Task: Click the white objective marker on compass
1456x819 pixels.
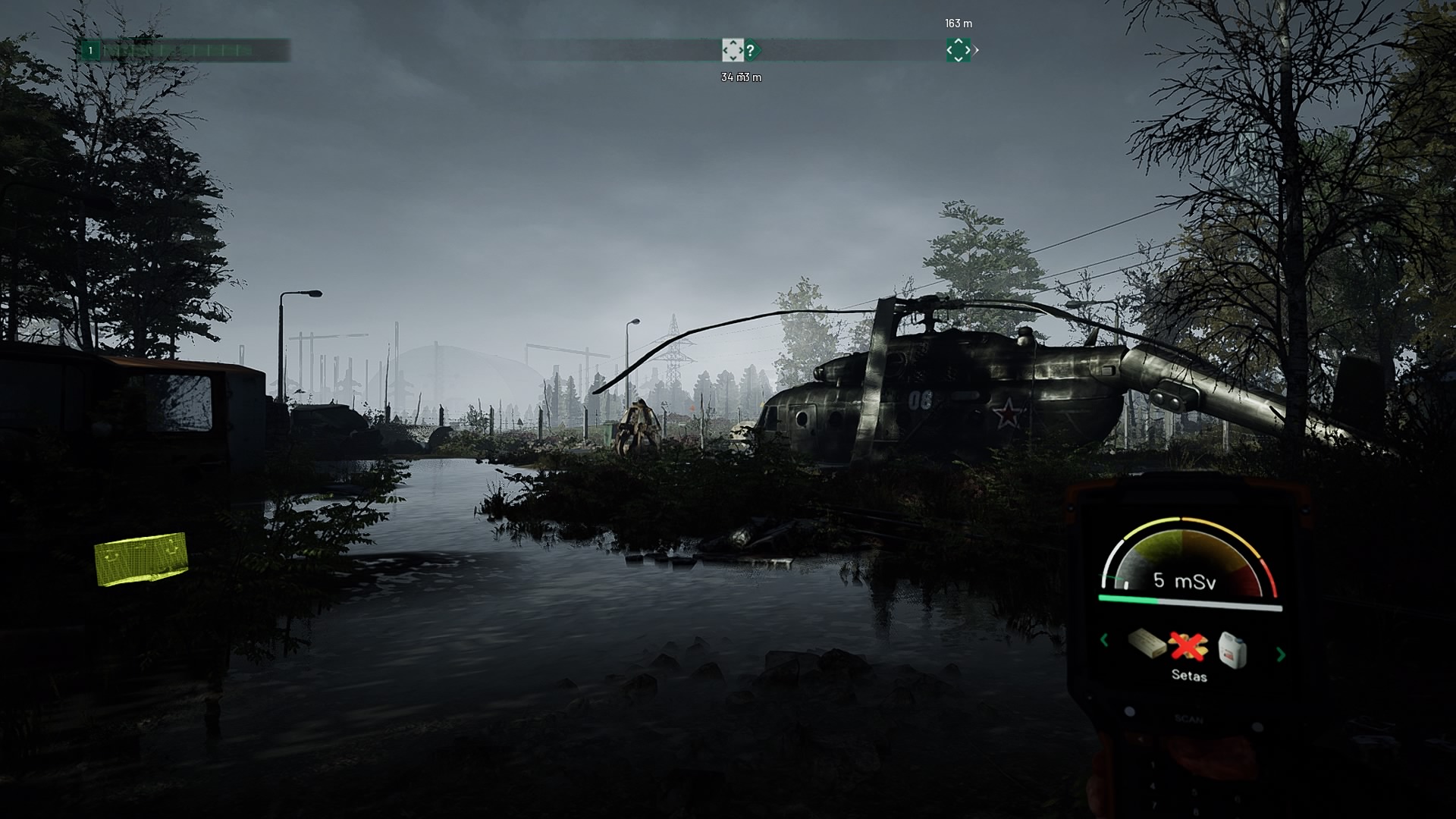Action: coord(732,50)
